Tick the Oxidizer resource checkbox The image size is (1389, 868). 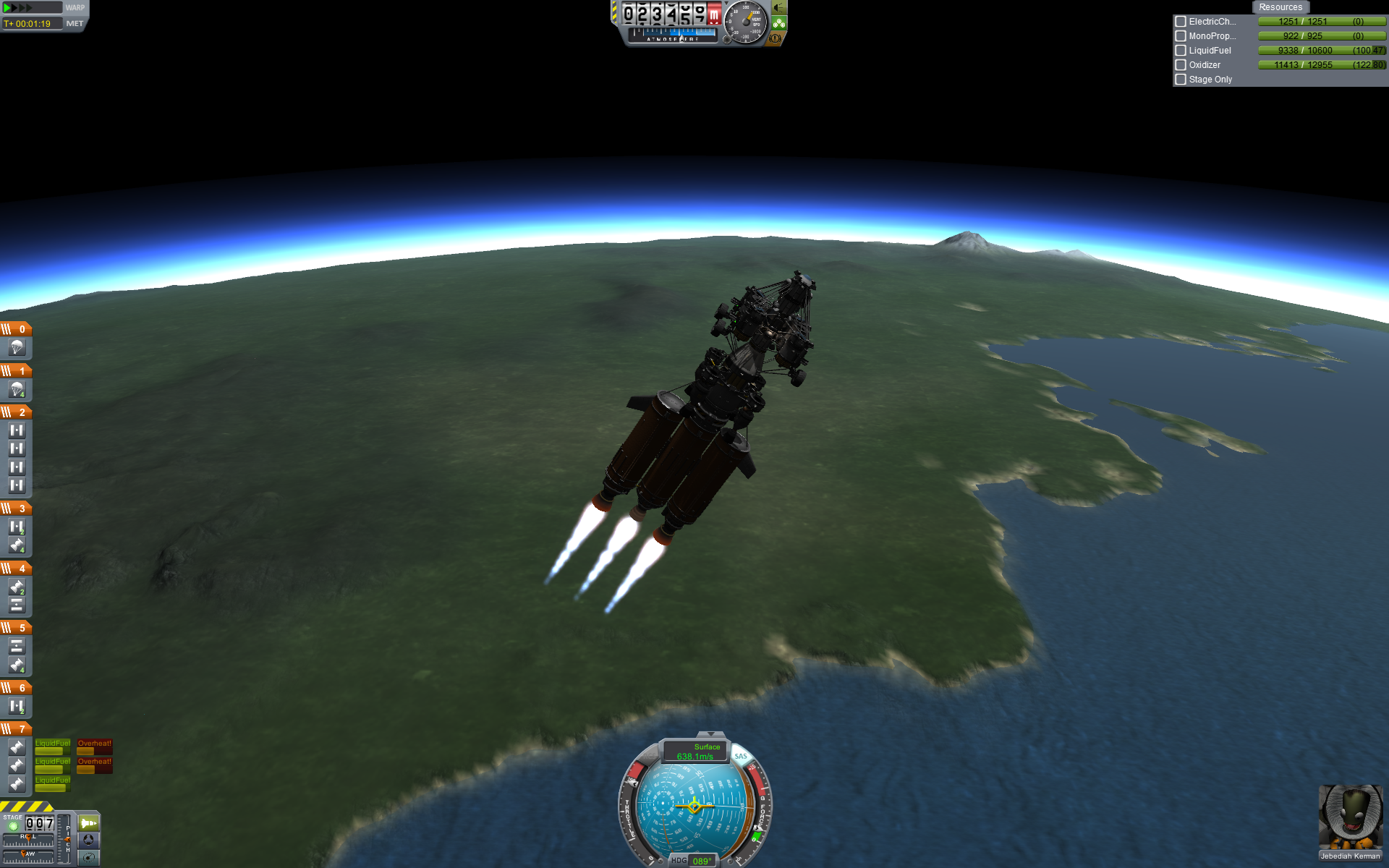click(x=1181, y=65)
